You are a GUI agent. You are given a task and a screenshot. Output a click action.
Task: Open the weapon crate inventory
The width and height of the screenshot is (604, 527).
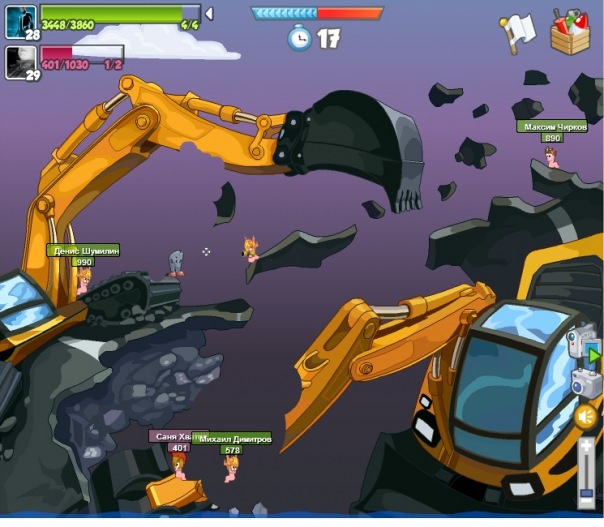[571, 32]
